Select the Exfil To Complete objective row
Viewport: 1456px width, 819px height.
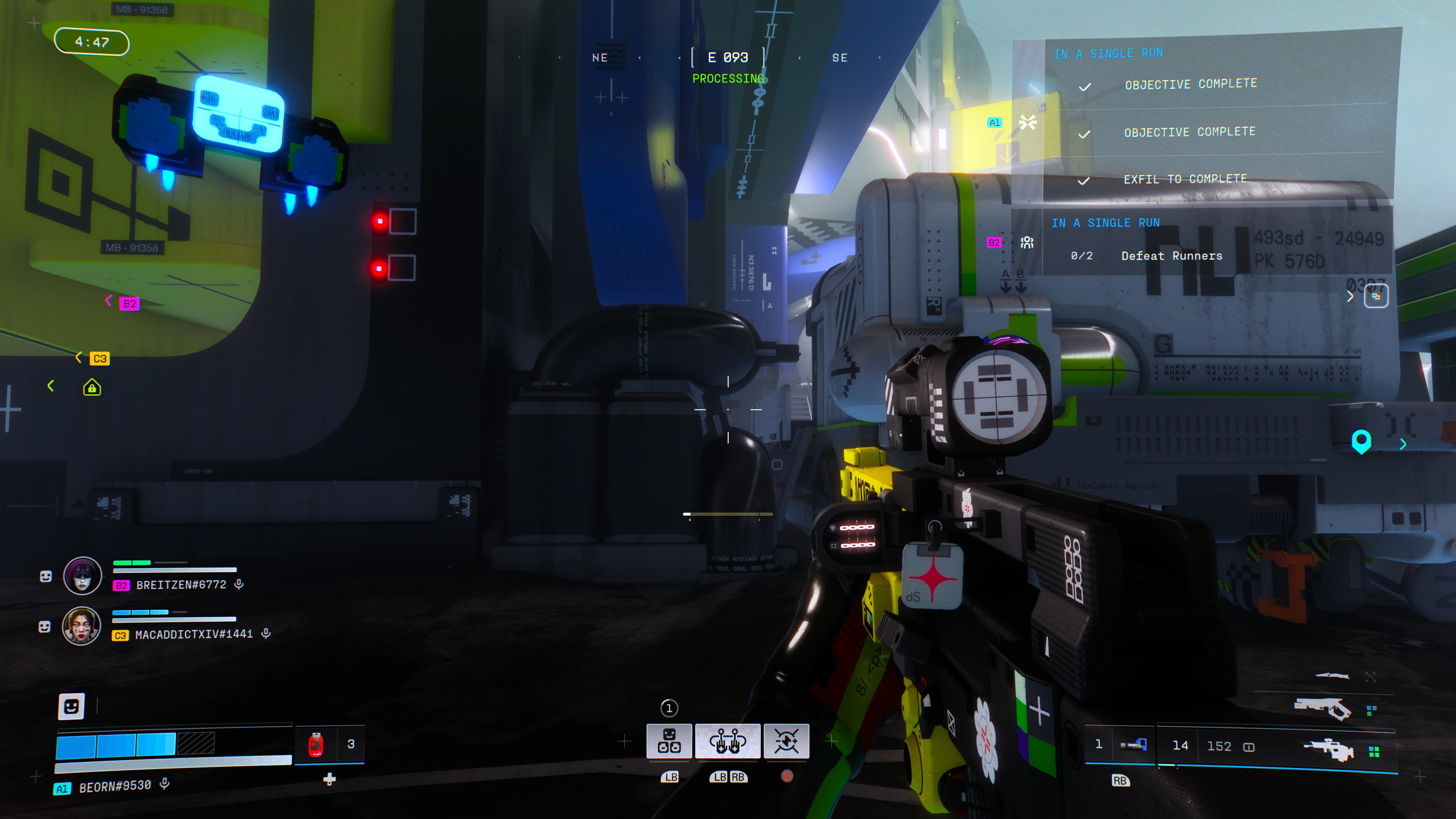1185,179
